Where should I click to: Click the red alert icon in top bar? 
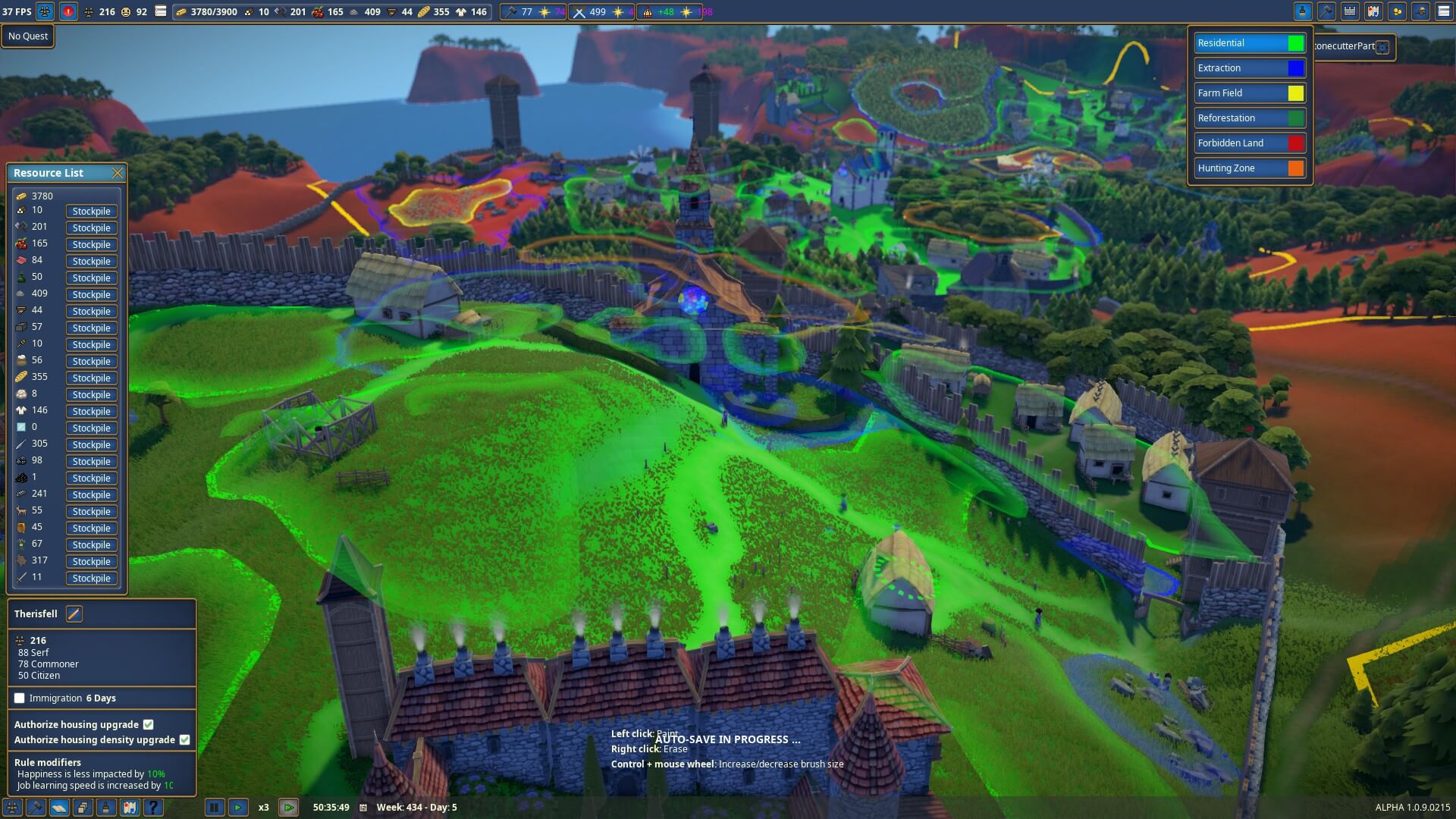point(68,12)
